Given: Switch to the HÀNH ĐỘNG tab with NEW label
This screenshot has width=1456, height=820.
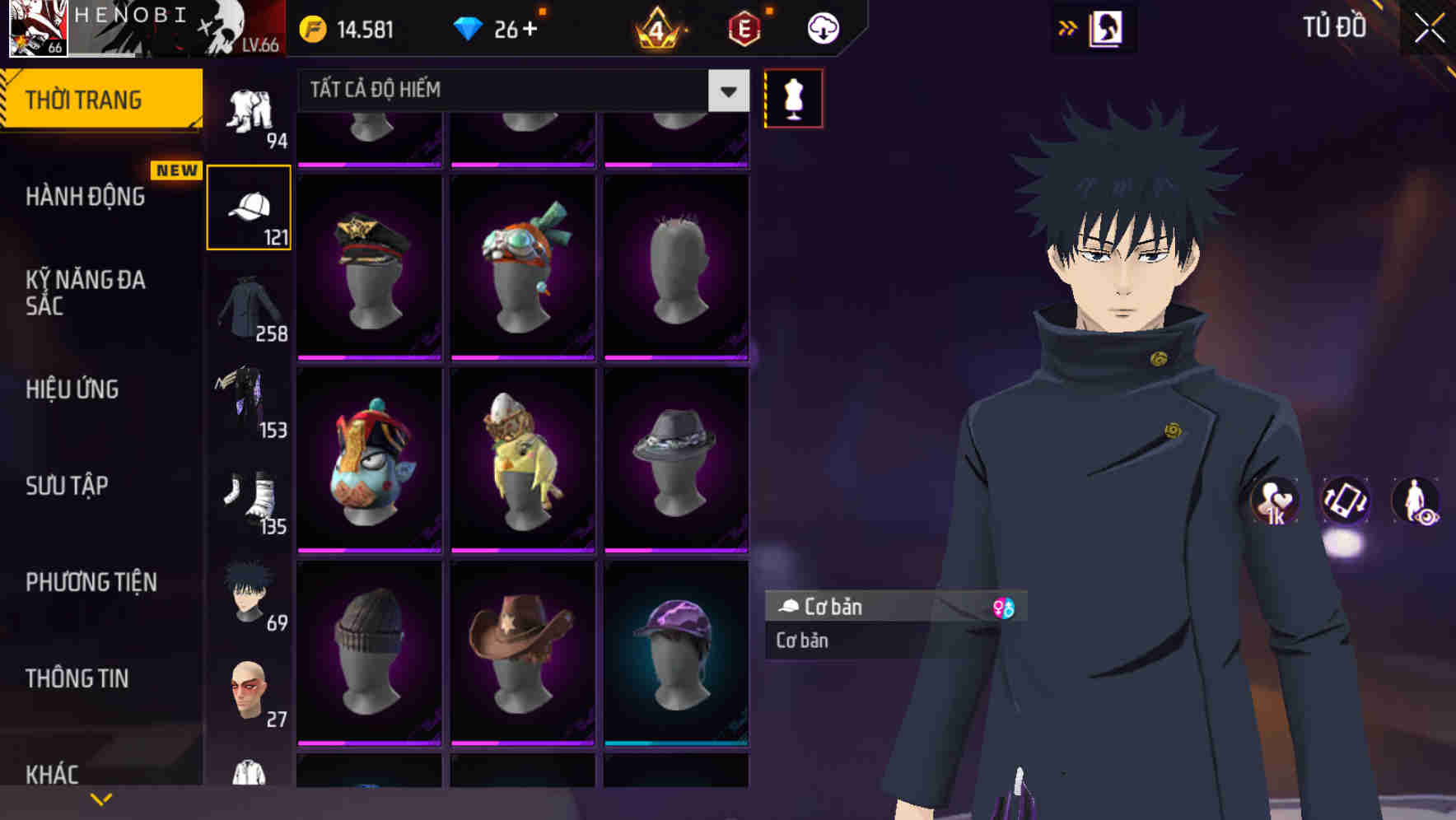Looking at the screenshot, I should pyautogui.click(x=86, y=198).
